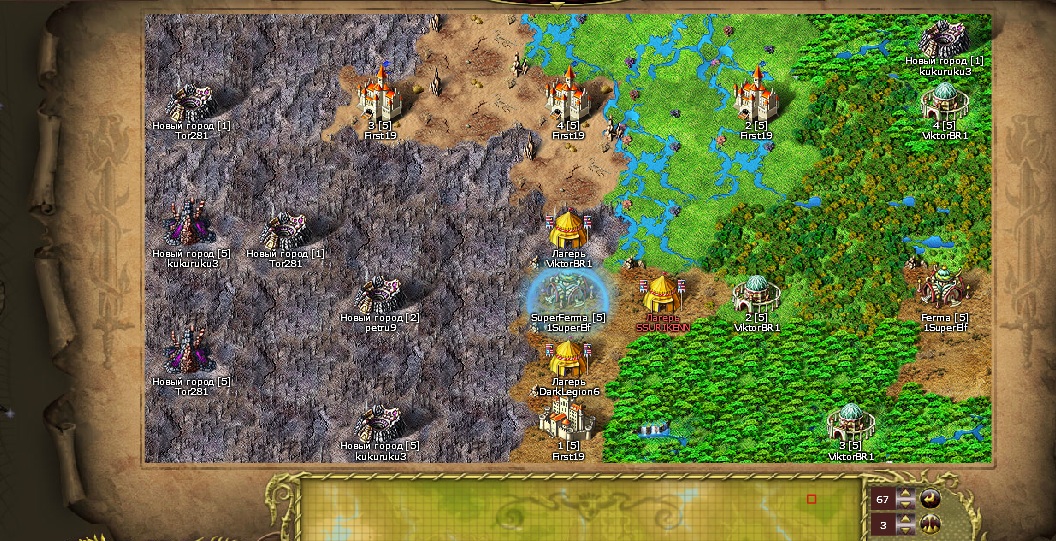Select petru9's Новый город [2] city
This screenshot has height=541, width=1056.
coord(380,296)
